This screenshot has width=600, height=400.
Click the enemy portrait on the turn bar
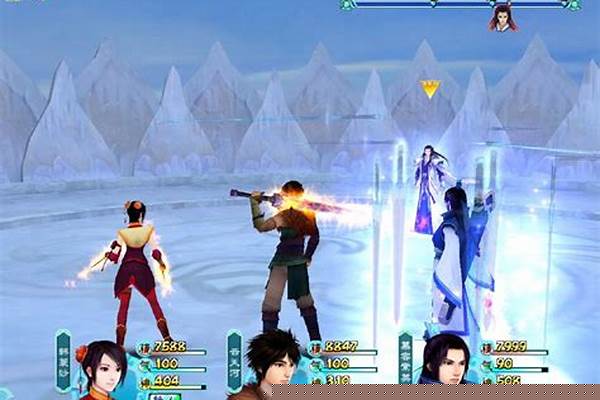(x=502, y=17)
